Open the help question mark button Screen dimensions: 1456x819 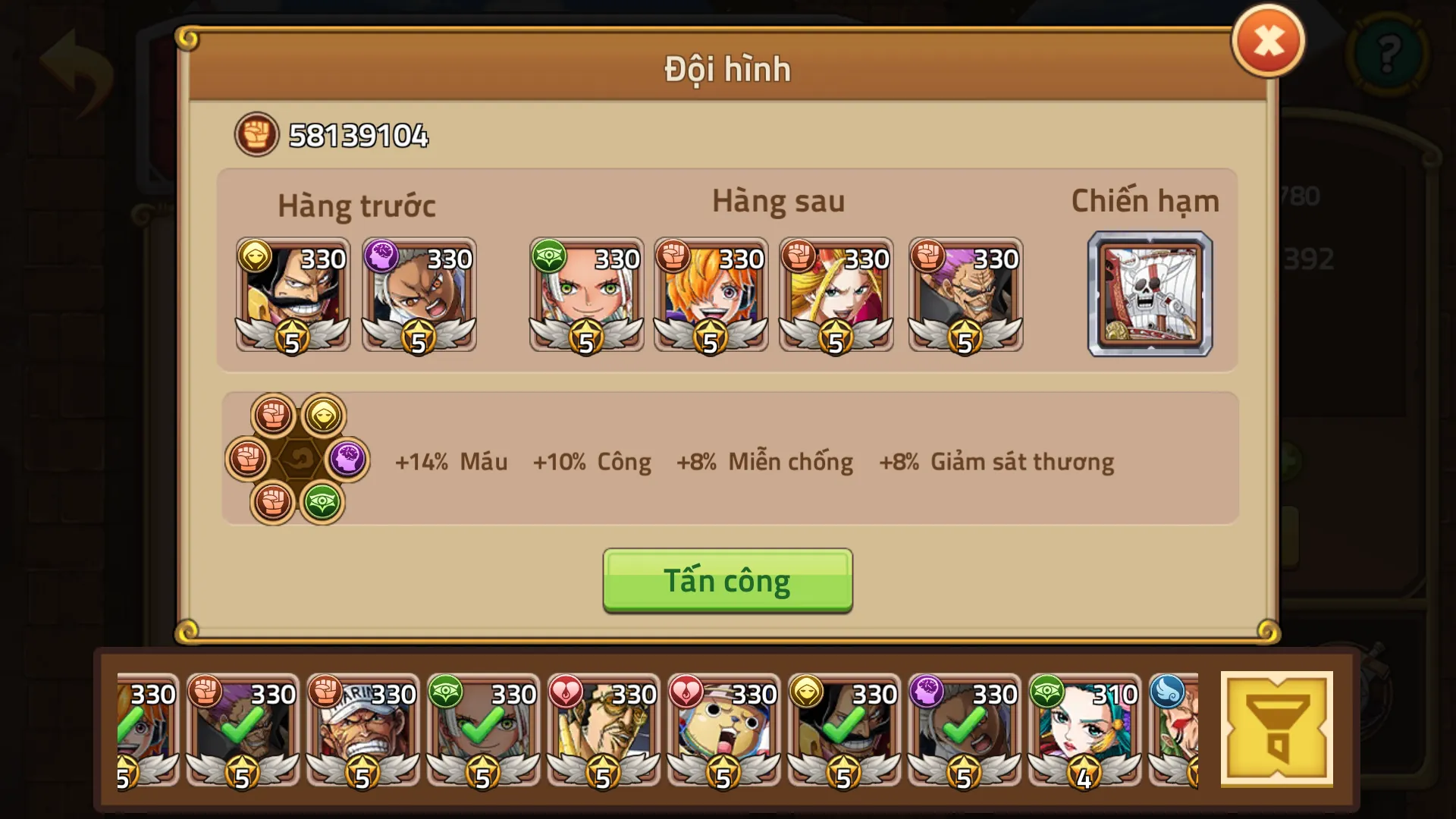click(x=1389, y=55)
